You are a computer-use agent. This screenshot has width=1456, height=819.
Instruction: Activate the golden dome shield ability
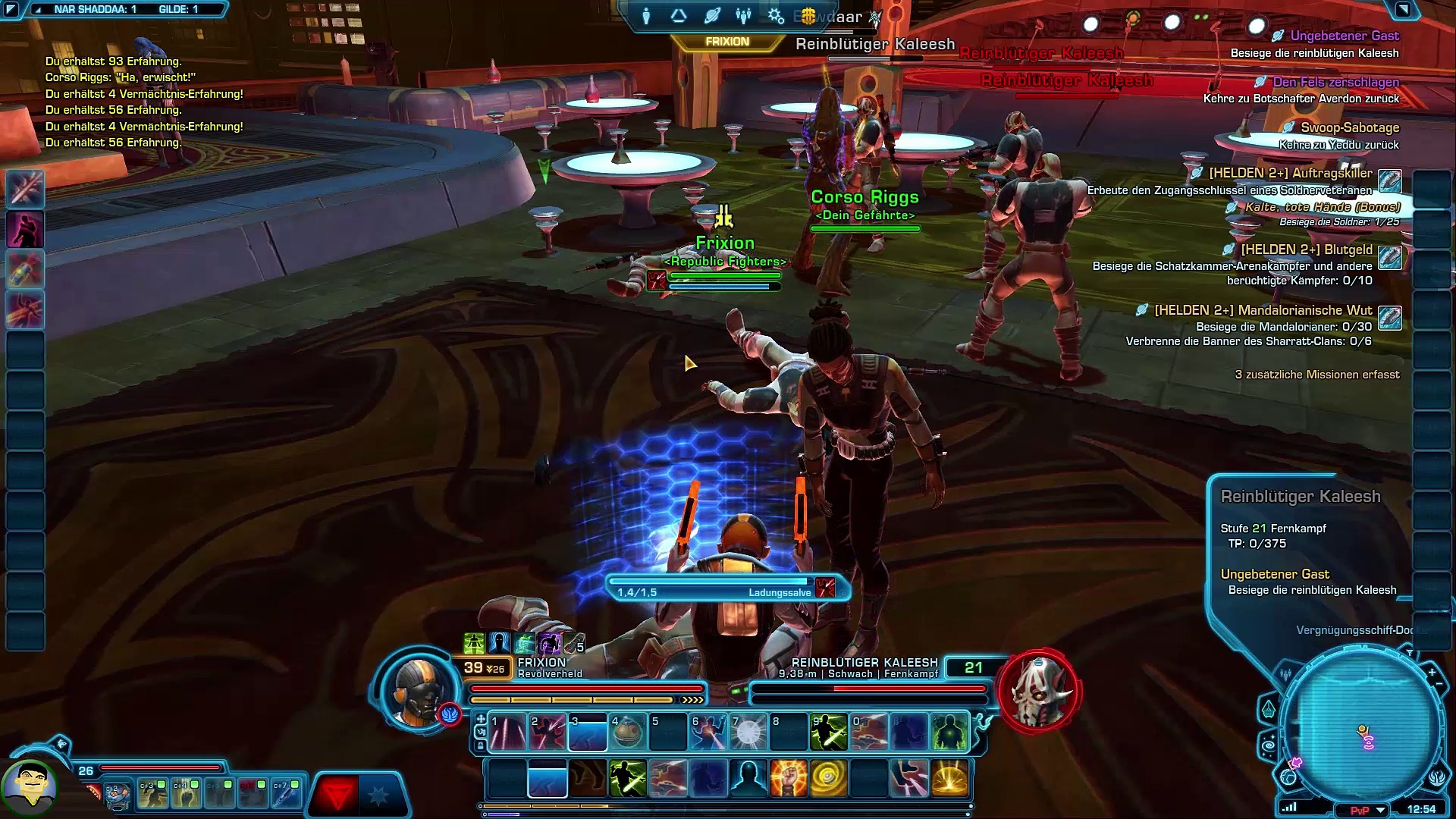pos(949,779)
